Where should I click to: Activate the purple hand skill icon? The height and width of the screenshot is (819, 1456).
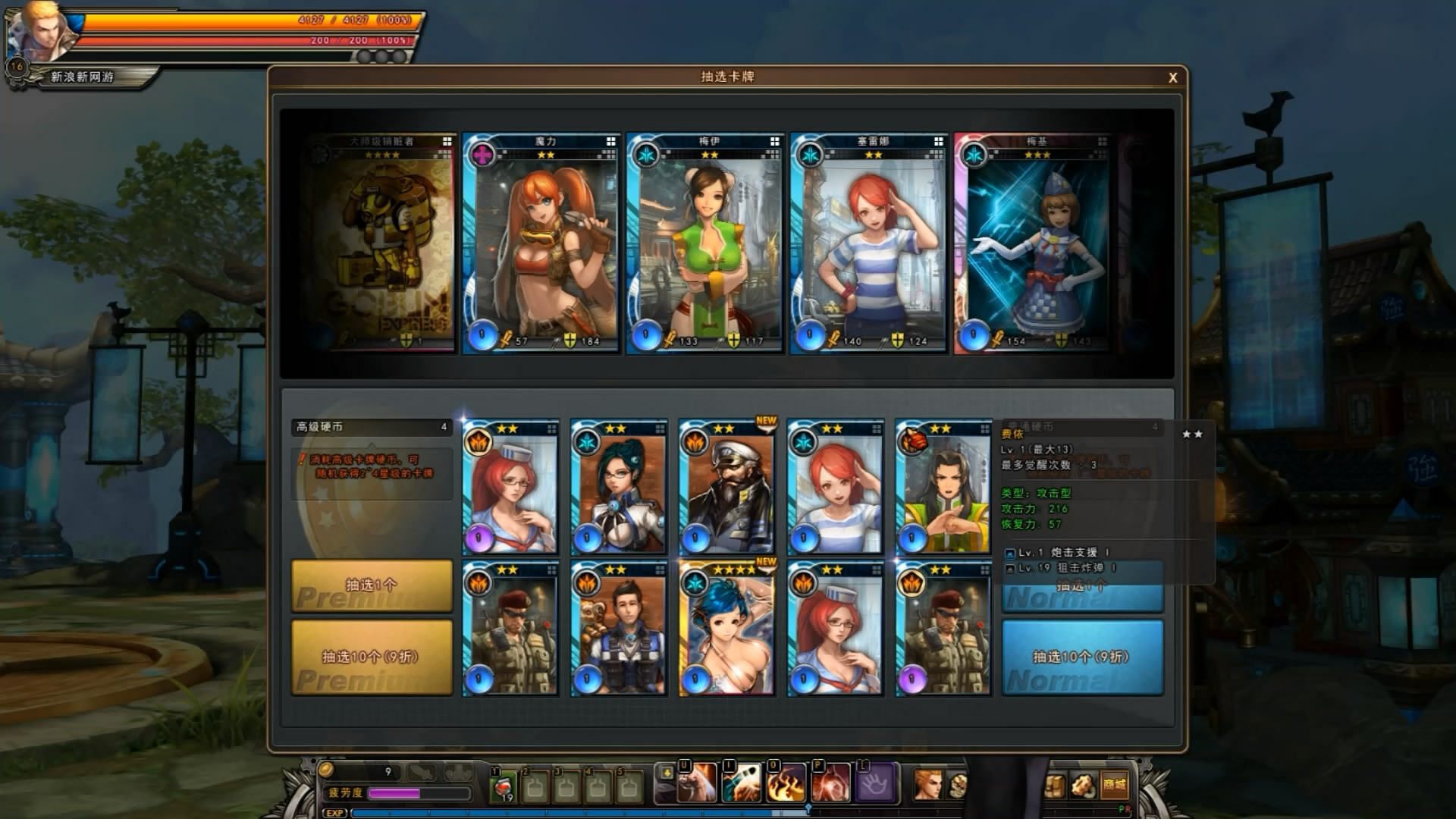click(875, 784)
